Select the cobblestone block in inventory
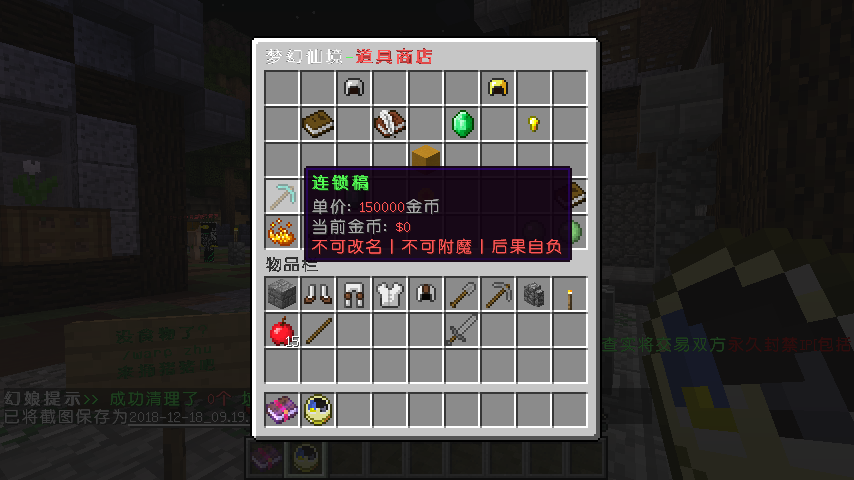 [x=534, y=295]
